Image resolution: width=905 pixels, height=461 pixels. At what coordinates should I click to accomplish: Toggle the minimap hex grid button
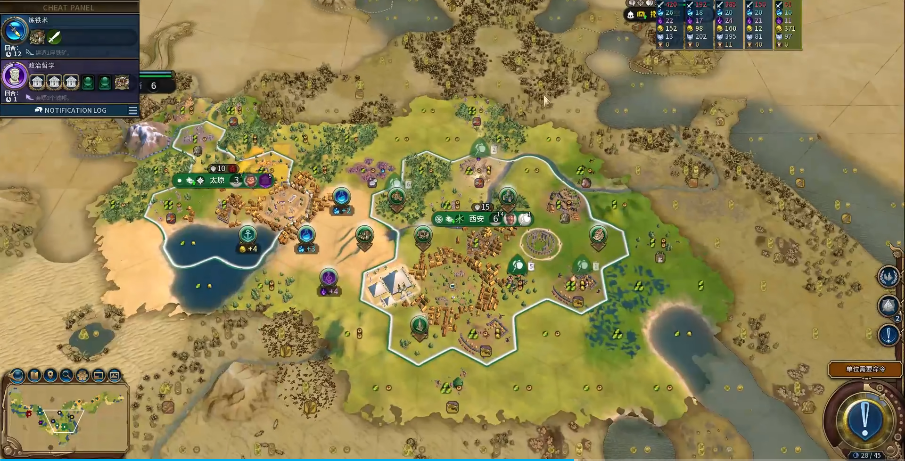coord(82,375)
